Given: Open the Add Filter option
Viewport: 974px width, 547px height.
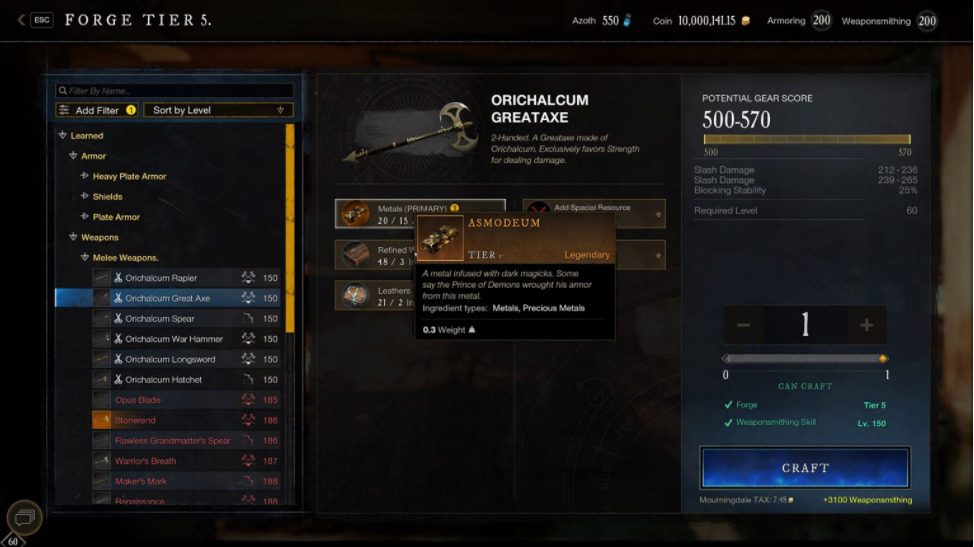Looking at the screenshot, I should point(97,110).
